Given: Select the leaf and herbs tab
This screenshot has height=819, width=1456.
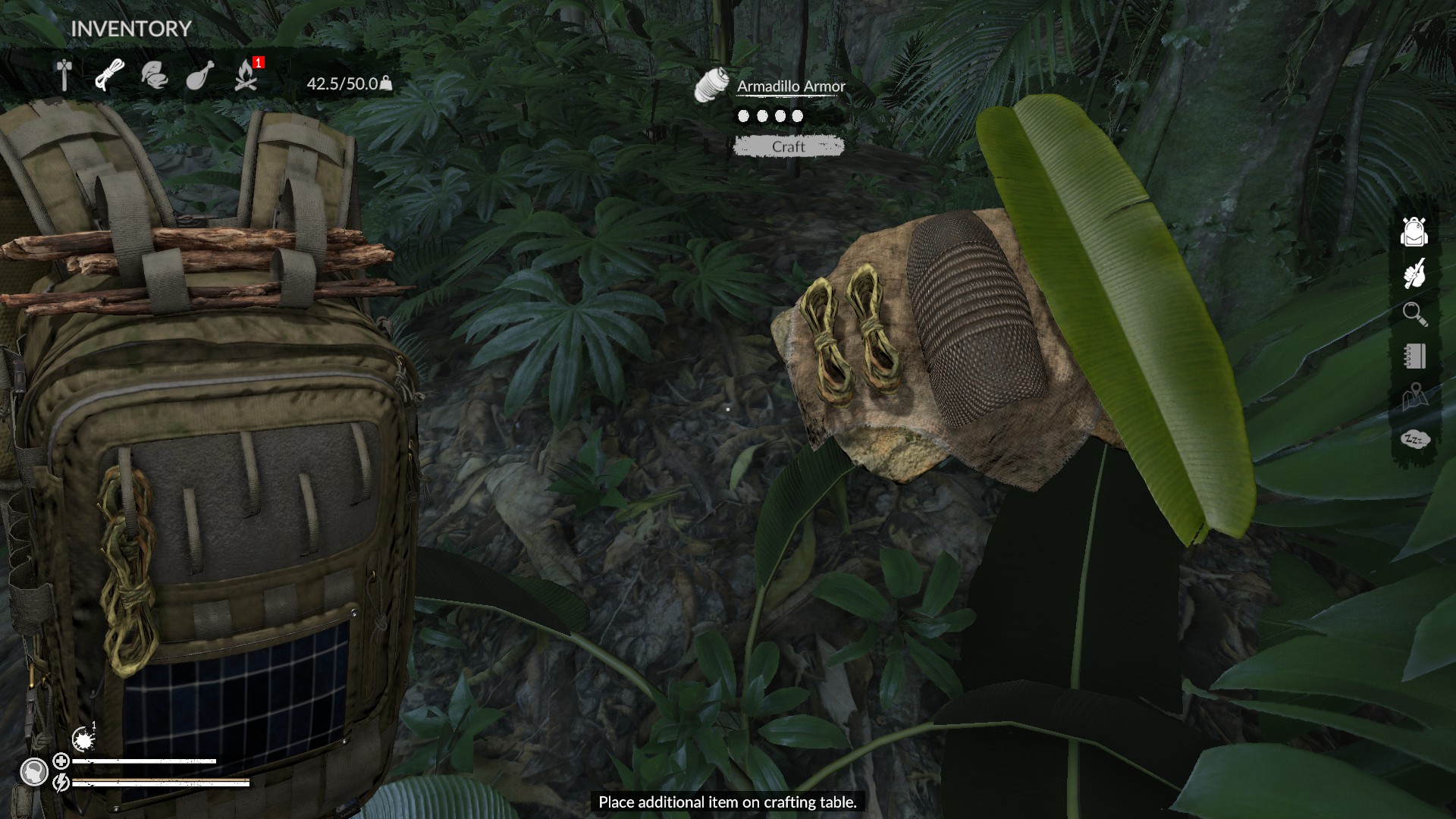Looking at the screenshot, I should [155, 75].
